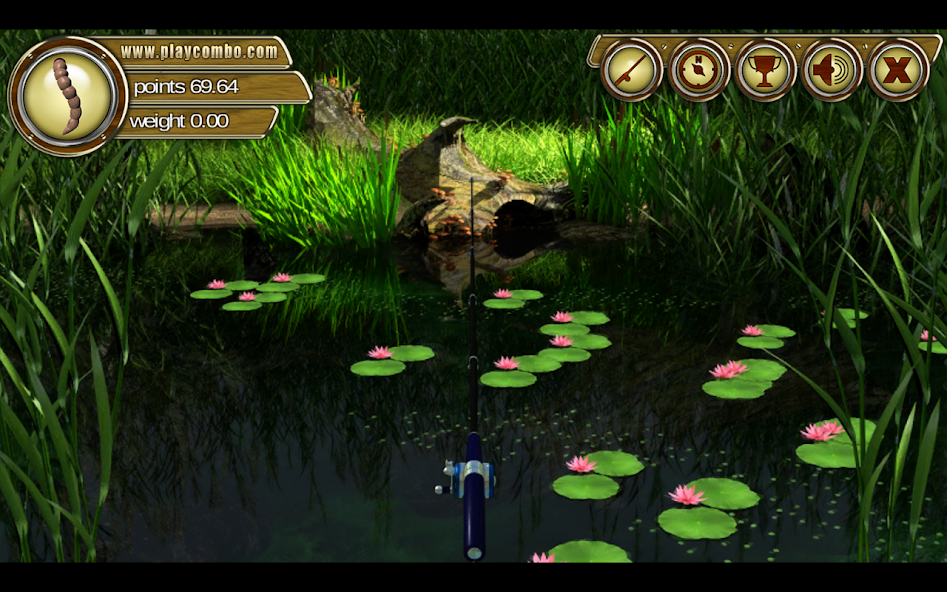Visit the www.playcombo.com link
This screenshot has height=592, width=947.
pyautogui.click(x=199, y=51)
